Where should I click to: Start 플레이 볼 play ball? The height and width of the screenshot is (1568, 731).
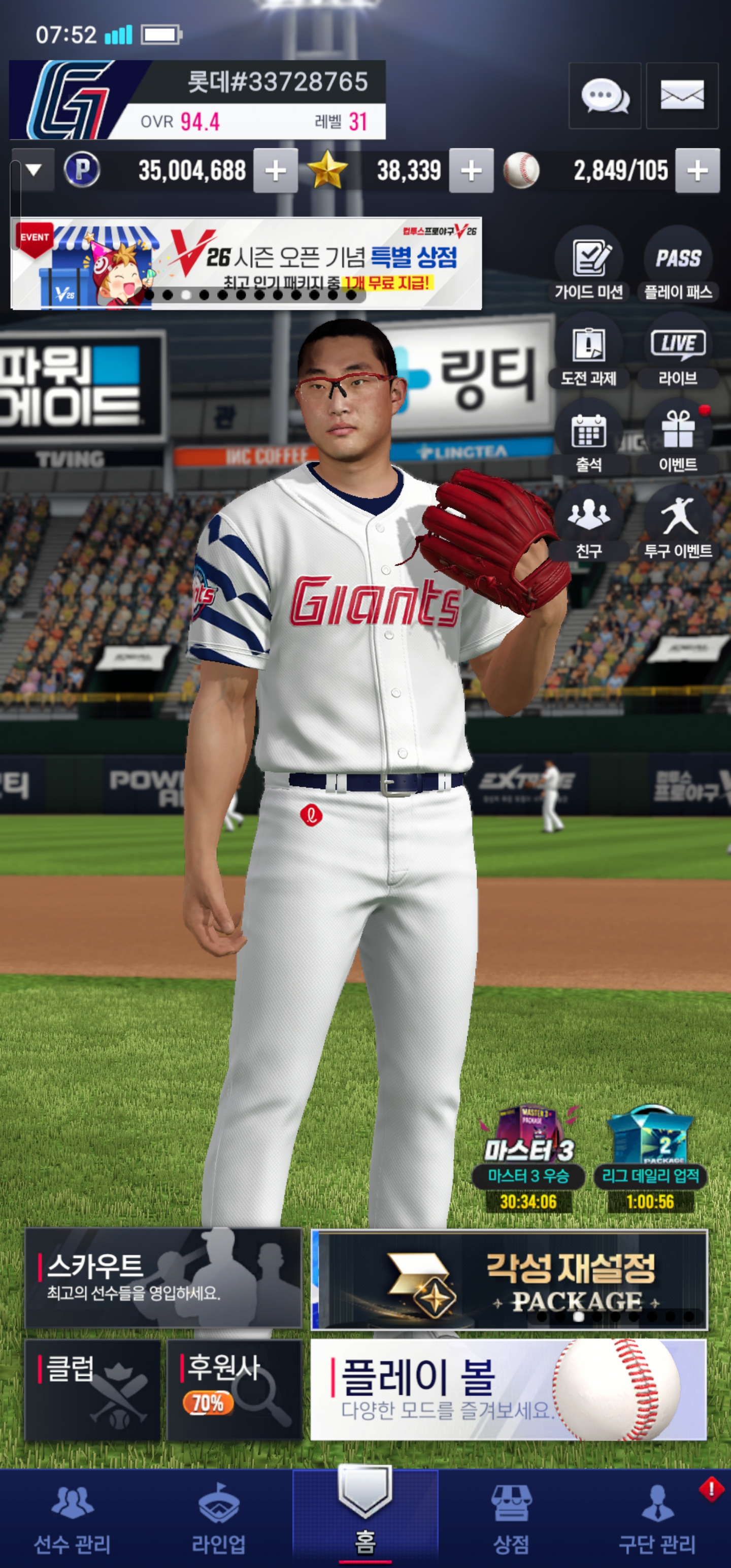508,1390
